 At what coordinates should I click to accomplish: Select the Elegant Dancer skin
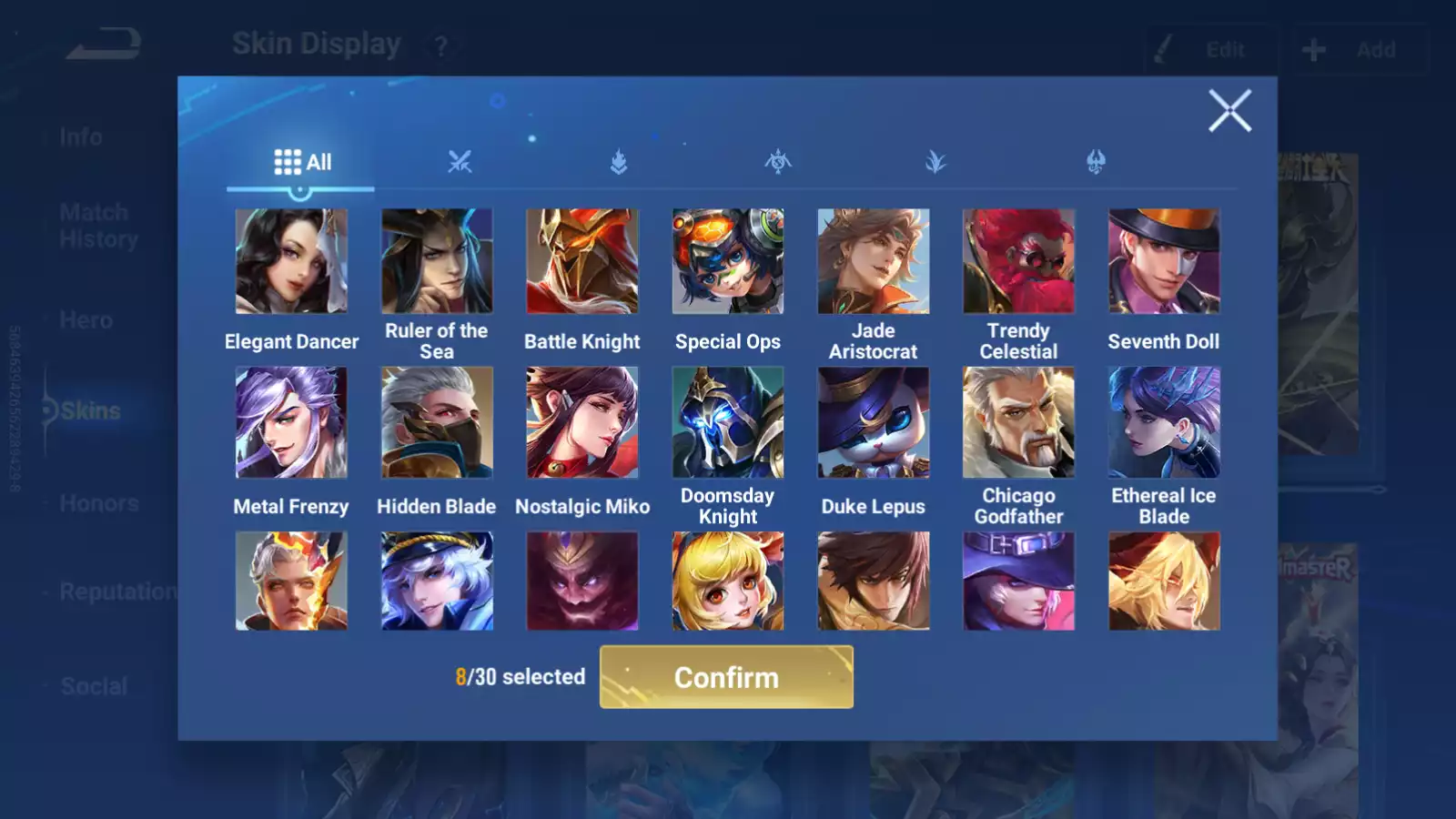click(291, 262)
